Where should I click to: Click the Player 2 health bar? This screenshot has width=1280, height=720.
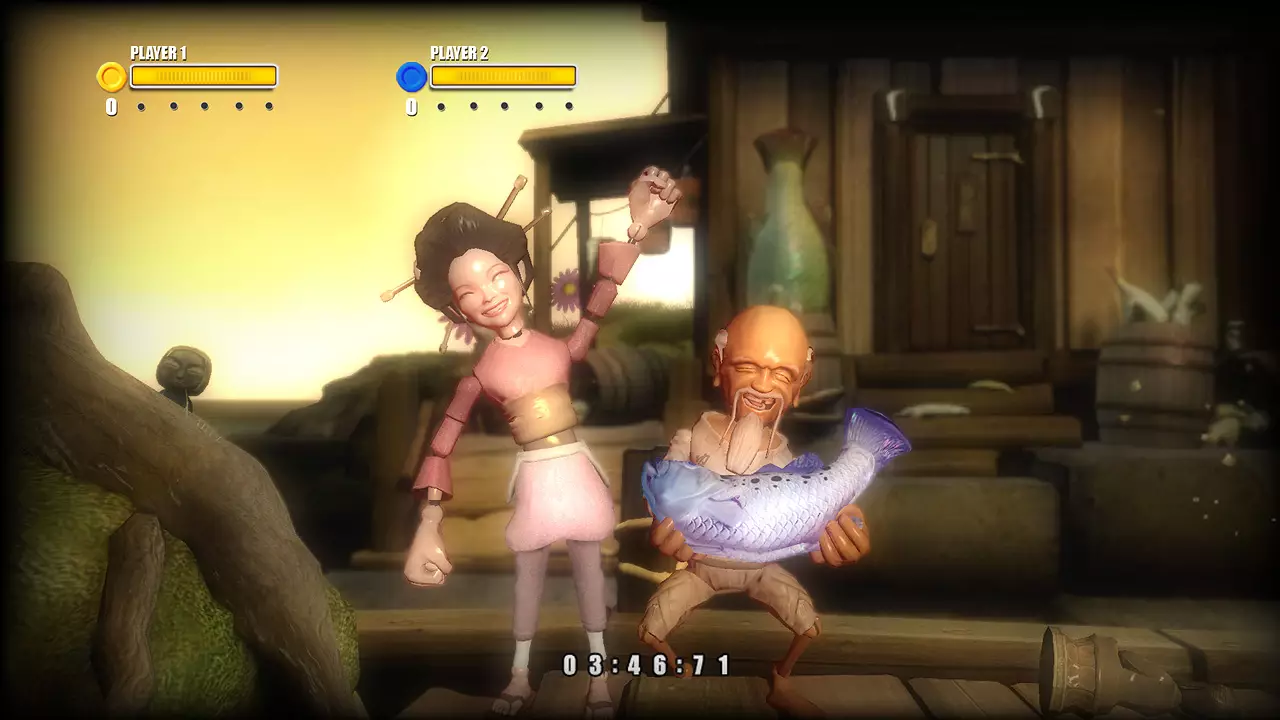tap(503, 76)
